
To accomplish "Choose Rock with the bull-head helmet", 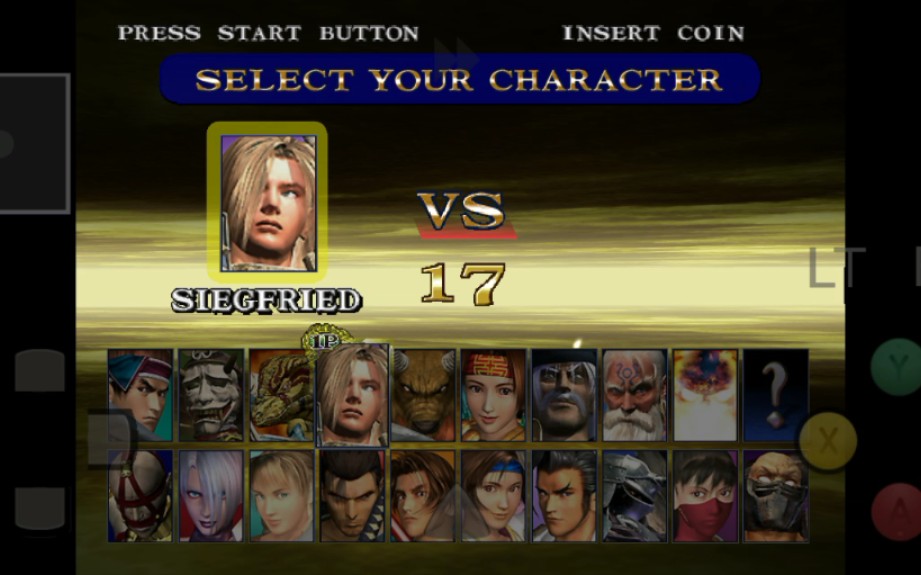I will 423,395.
